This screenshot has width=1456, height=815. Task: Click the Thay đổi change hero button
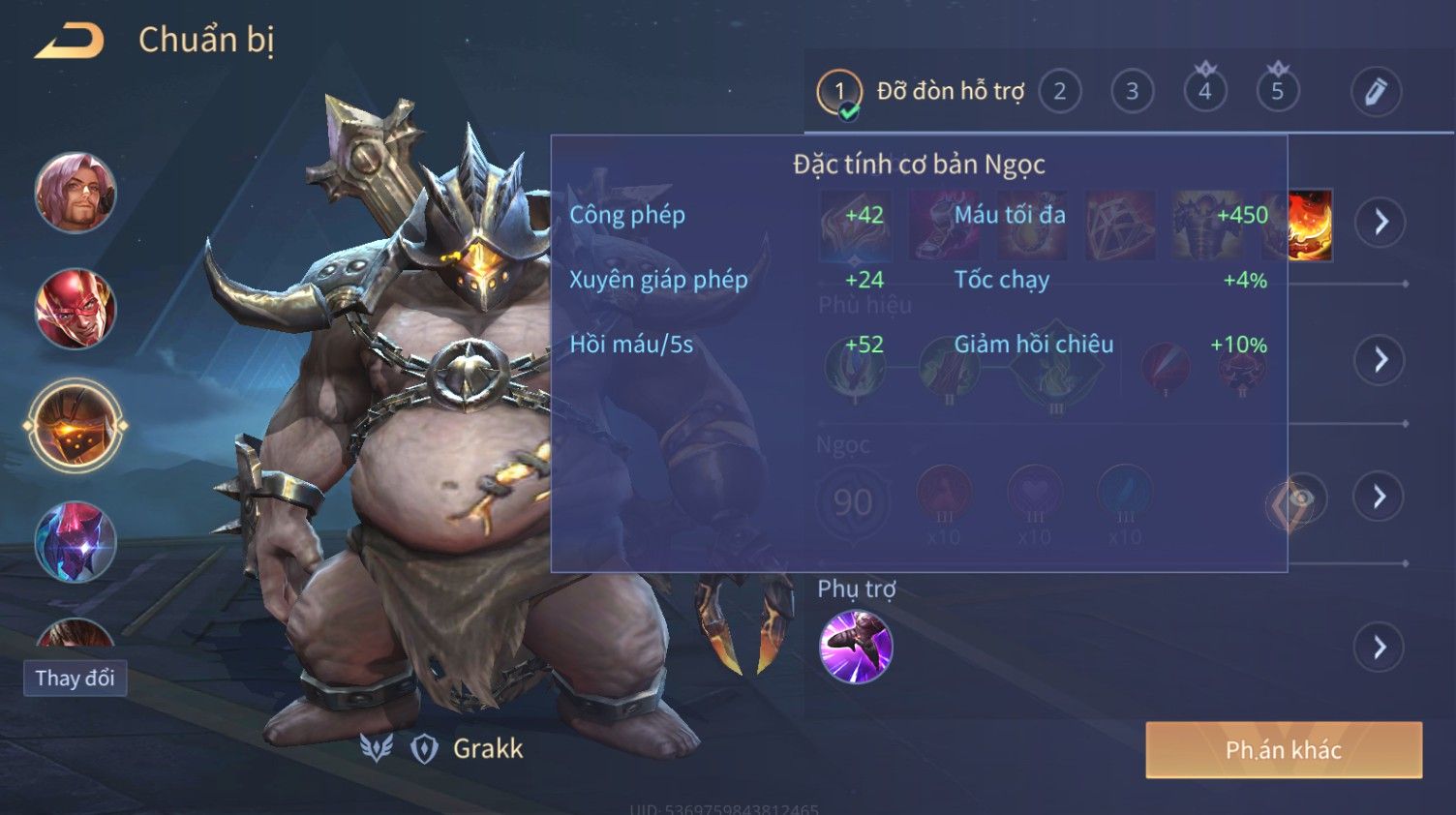pos(75,678)
